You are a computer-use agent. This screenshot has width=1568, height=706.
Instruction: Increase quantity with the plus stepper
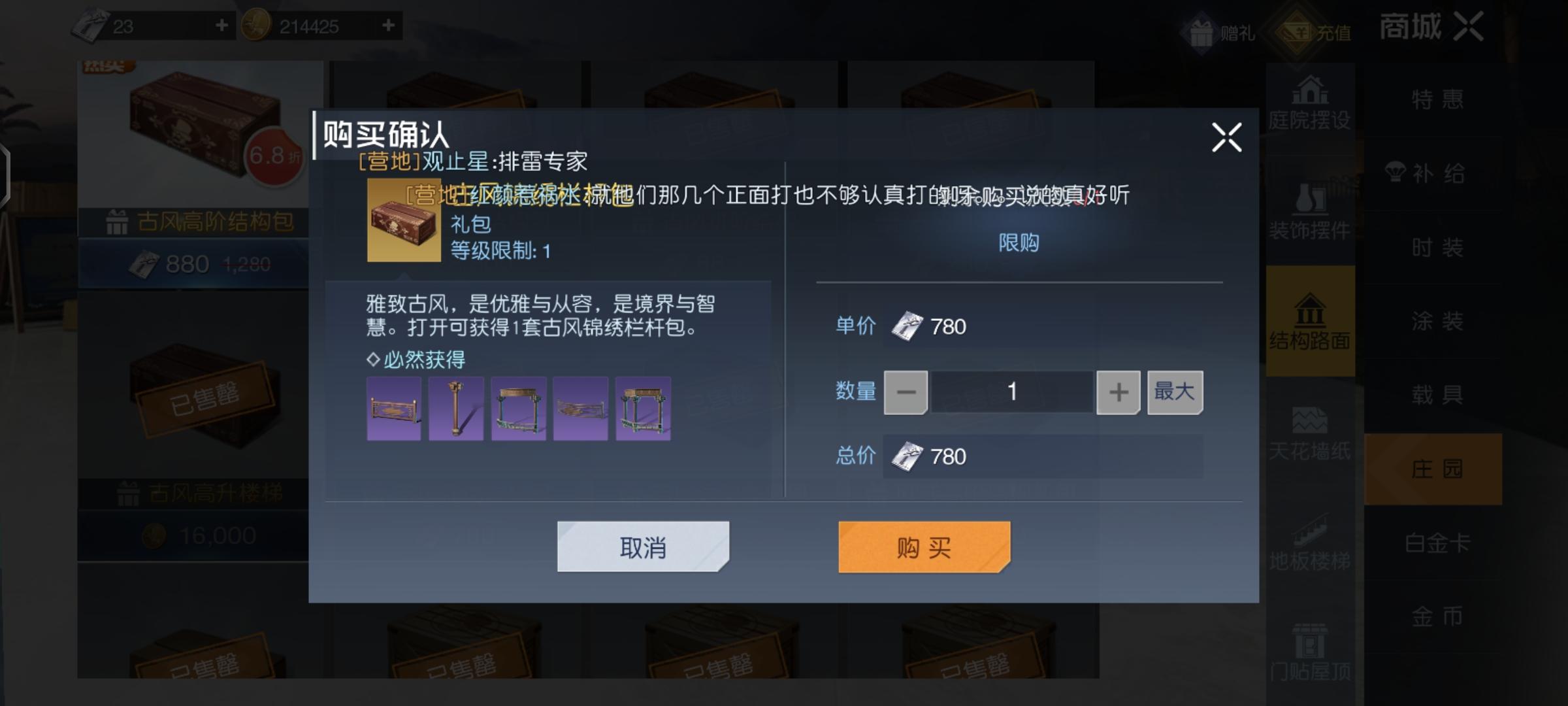tap(1117, 392)
